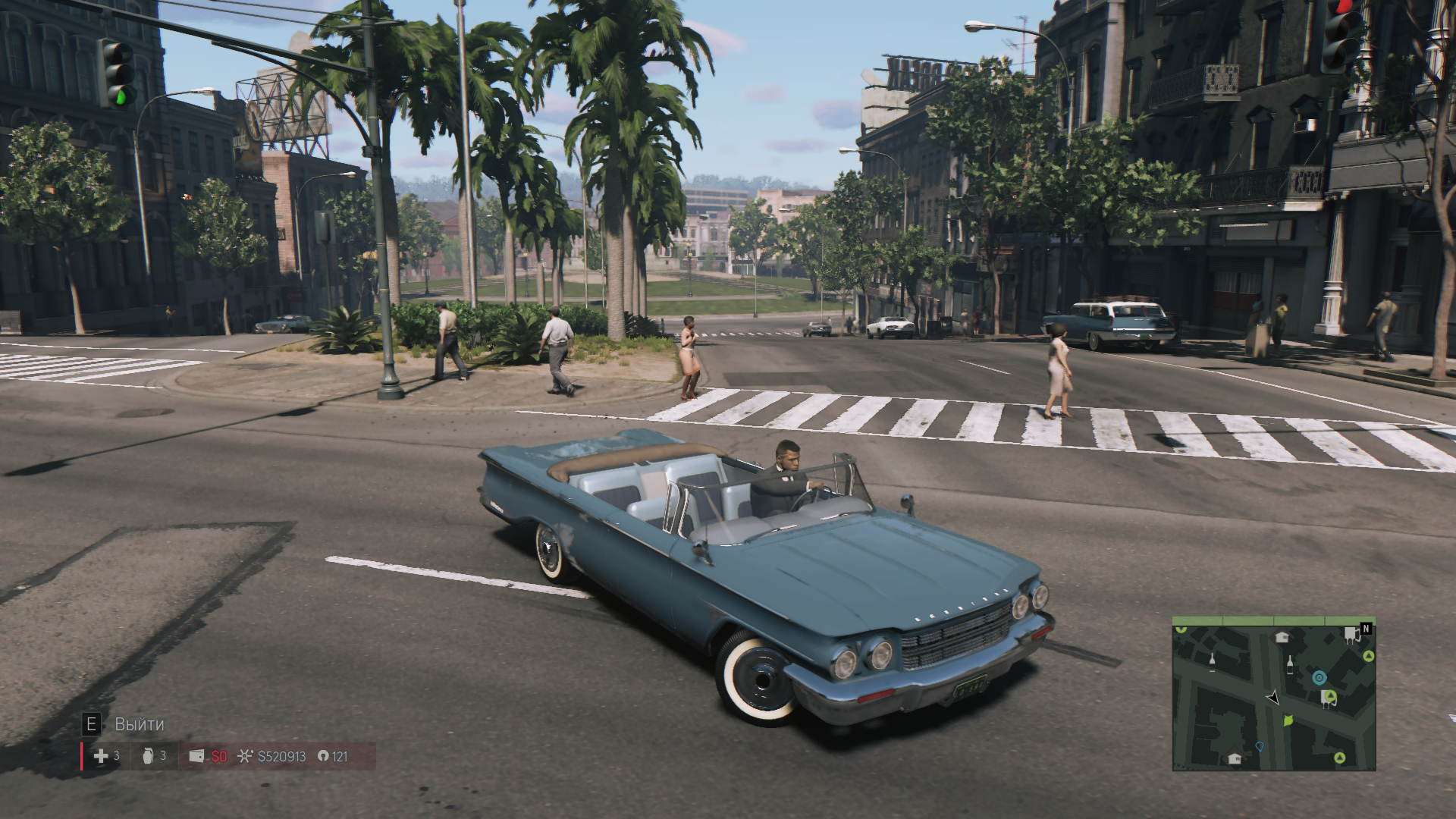This screenshot has width=1456, height=819.
Task: Click the blue teardrop waypoint on the minimap
Action: [1260, 746]
